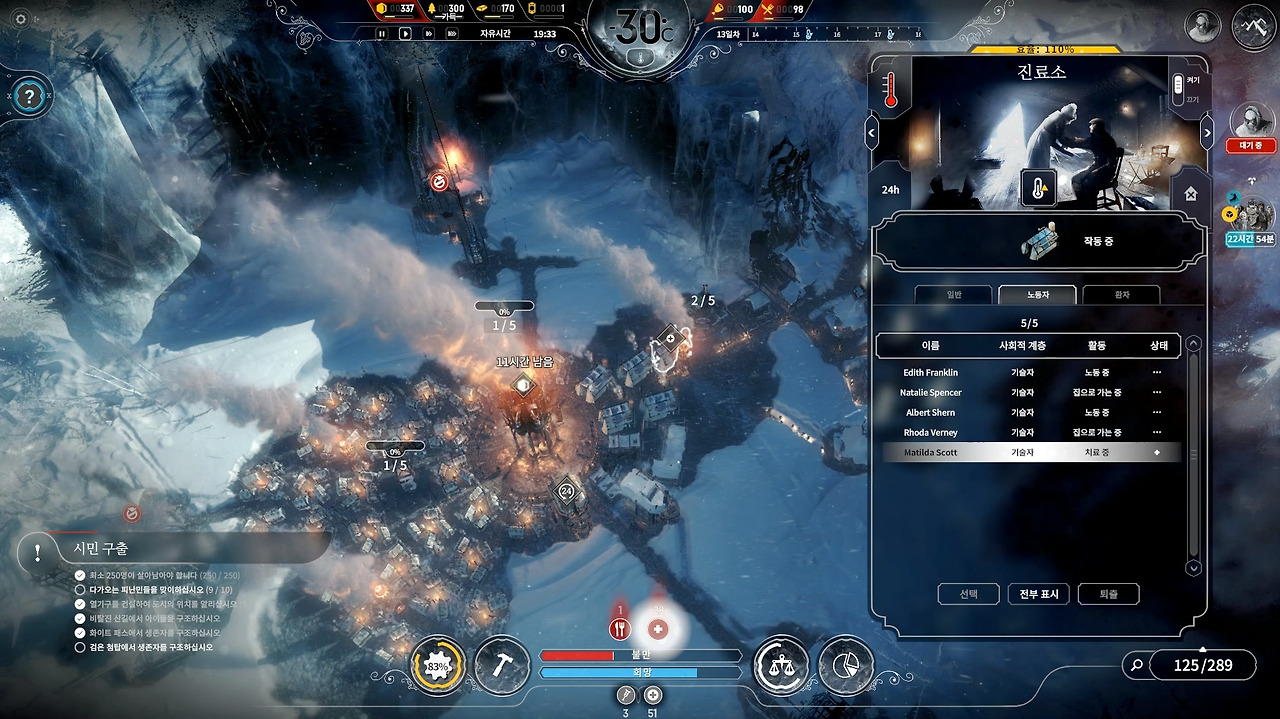
Task: Go to the next building with right arrow
Action: tap(1207, 132)
